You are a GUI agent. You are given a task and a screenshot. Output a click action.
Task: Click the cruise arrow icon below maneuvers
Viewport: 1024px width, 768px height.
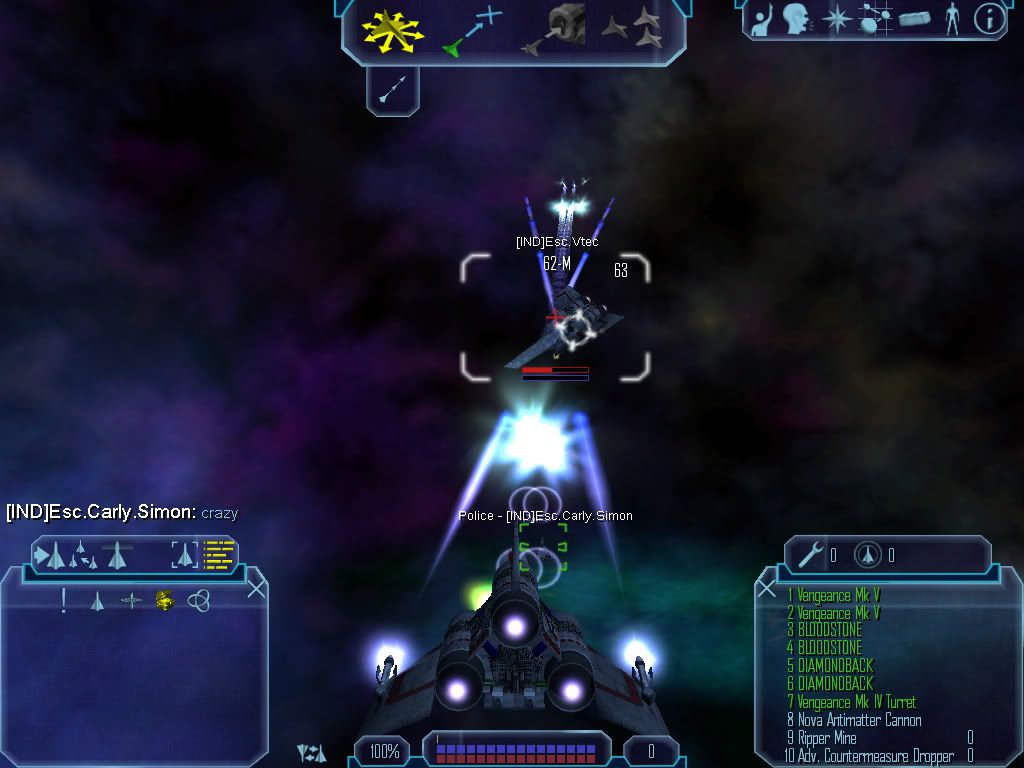(392, 92)
